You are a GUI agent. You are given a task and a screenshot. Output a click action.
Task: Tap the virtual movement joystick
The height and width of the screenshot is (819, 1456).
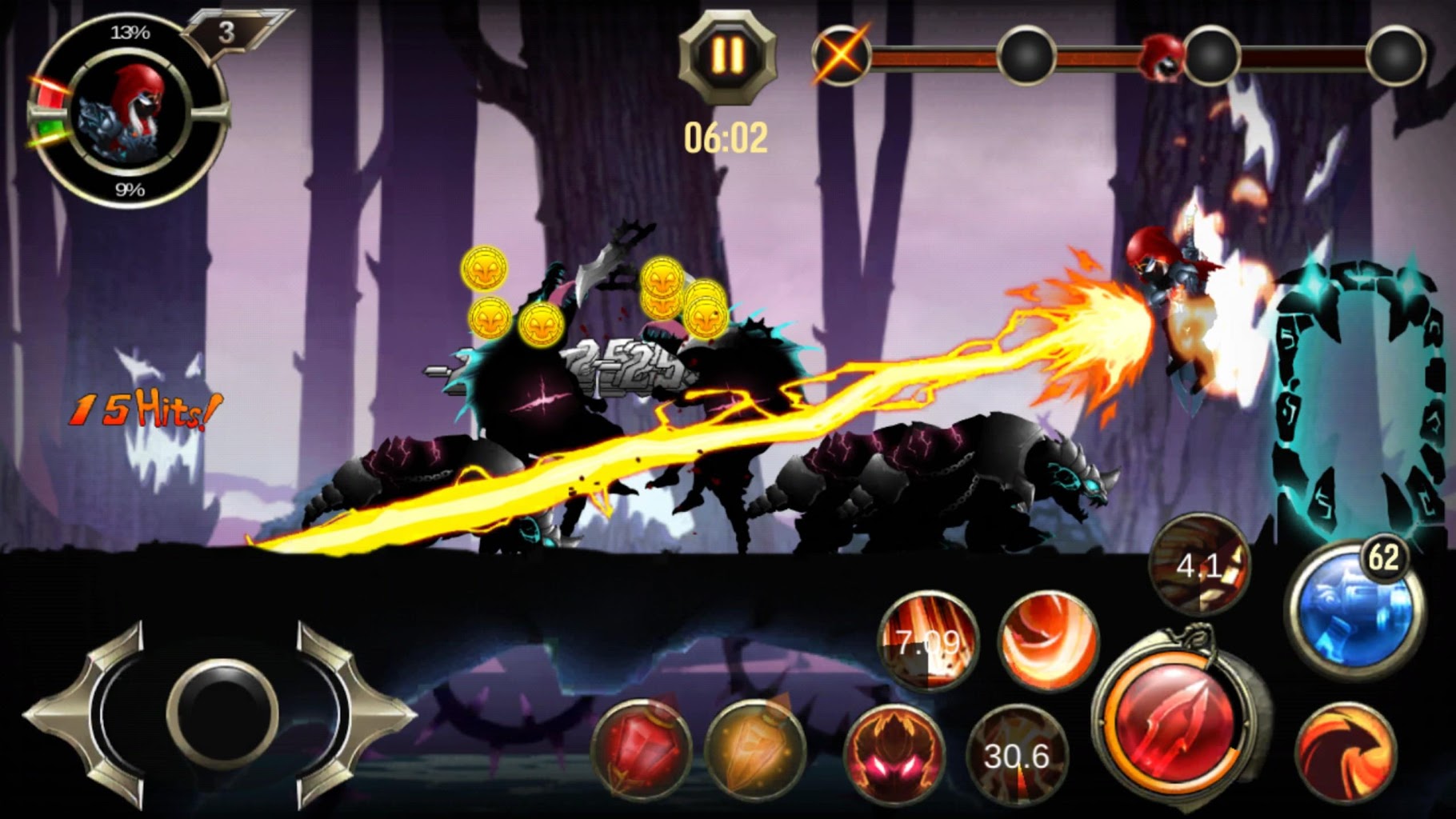click(222, 713)
